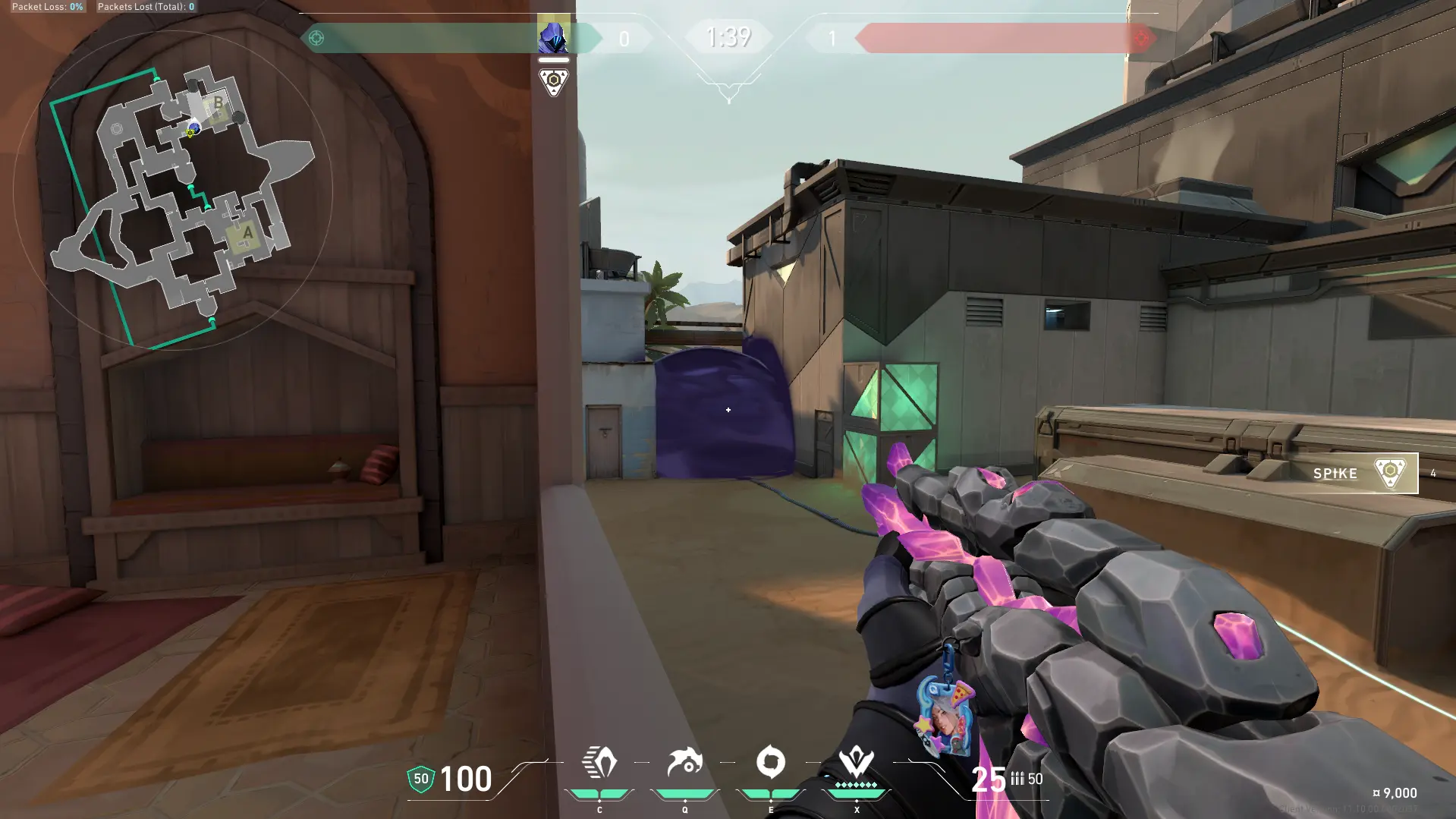1456x819 pixels.
Task: Activate the C ability icon
Action: click(599, 763)
